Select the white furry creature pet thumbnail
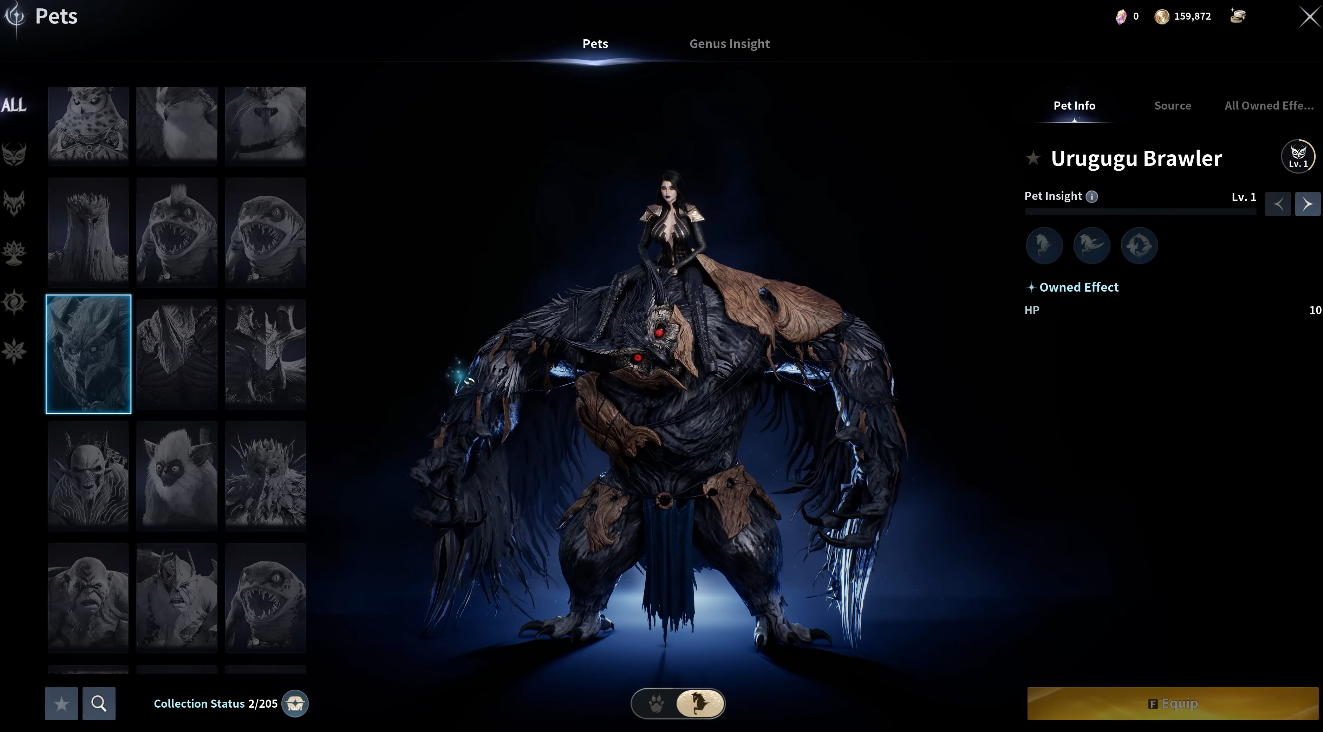Screen dimensions: 1323x732 pos(177,475)
